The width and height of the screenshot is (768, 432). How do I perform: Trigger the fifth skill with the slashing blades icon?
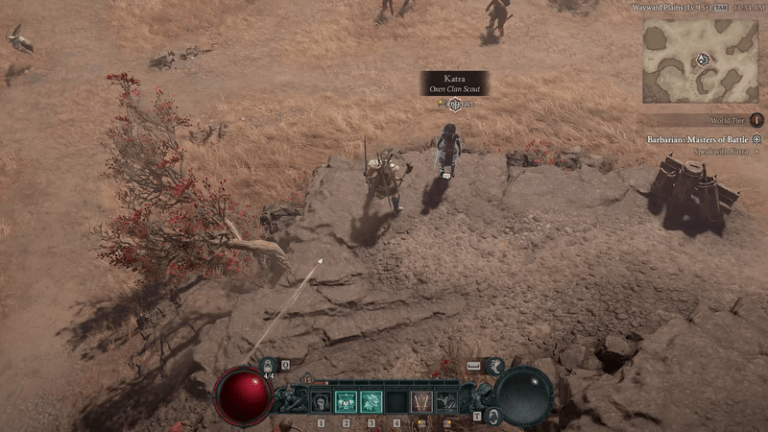421,402
